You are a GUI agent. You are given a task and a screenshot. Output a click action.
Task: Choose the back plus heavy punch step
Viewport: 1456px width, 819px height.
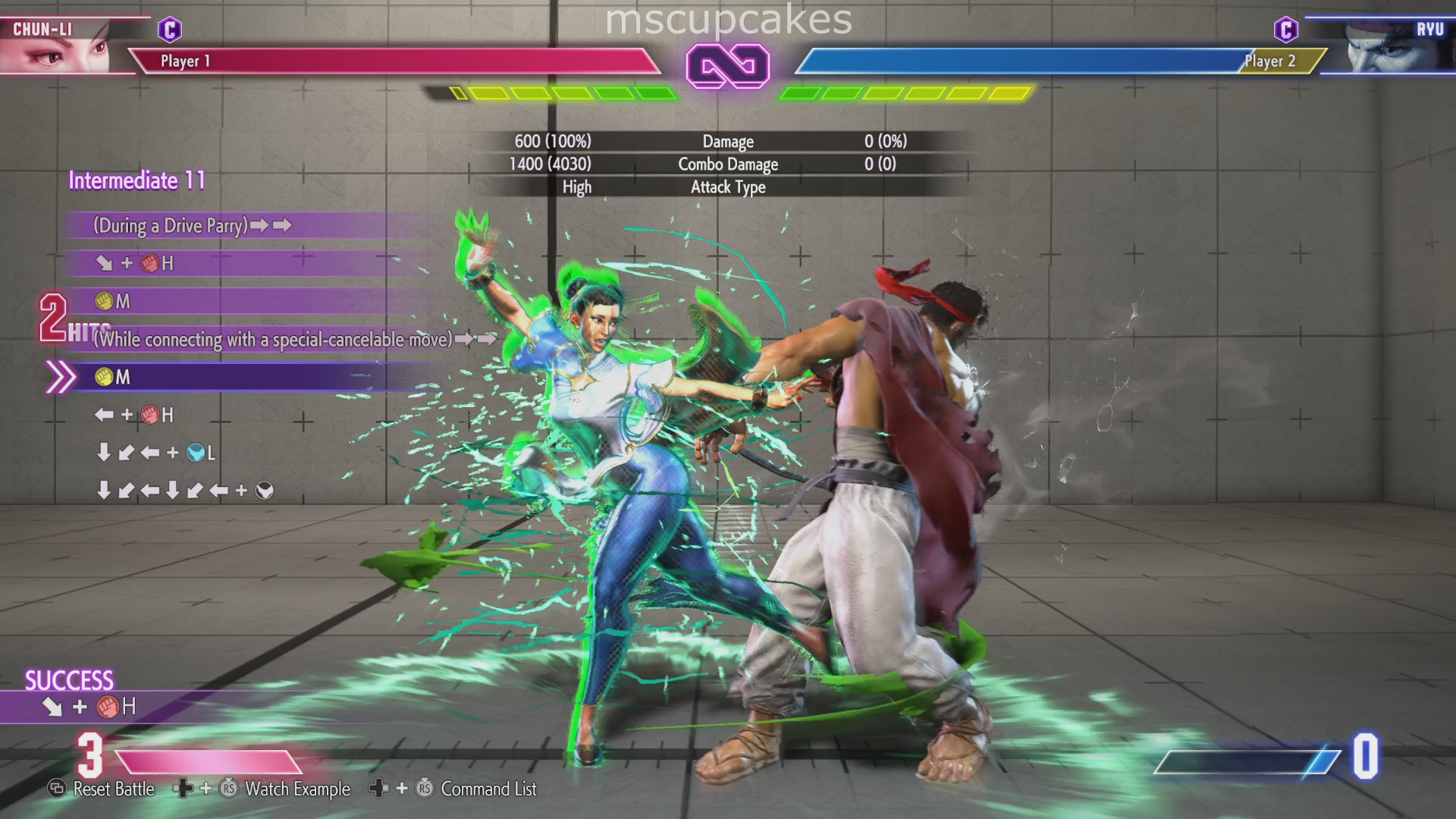[135, 415]
